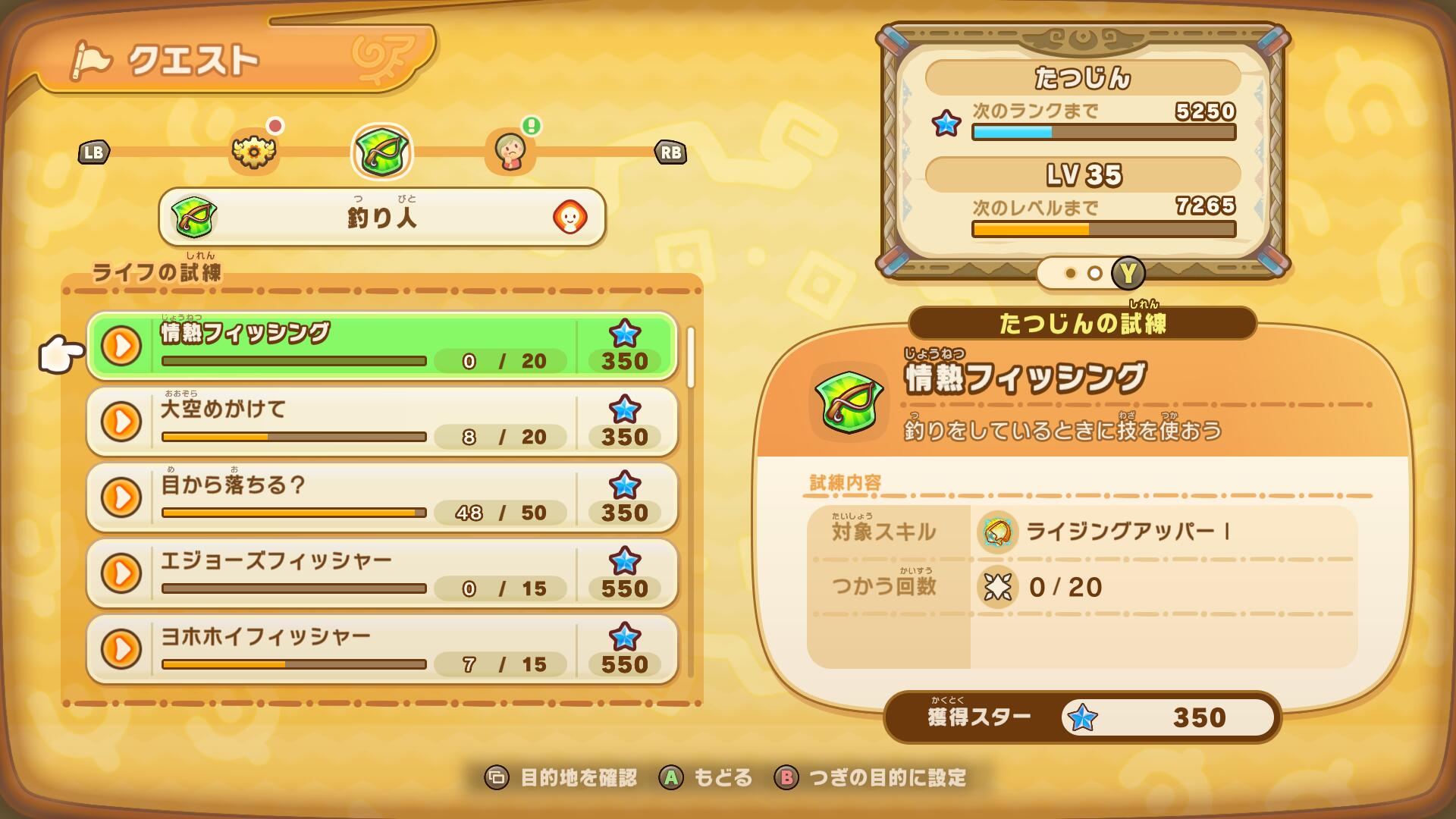1456x819 pixels.
Task: Choose 目的地を確認 at the bottom
Action: [561, 777]
